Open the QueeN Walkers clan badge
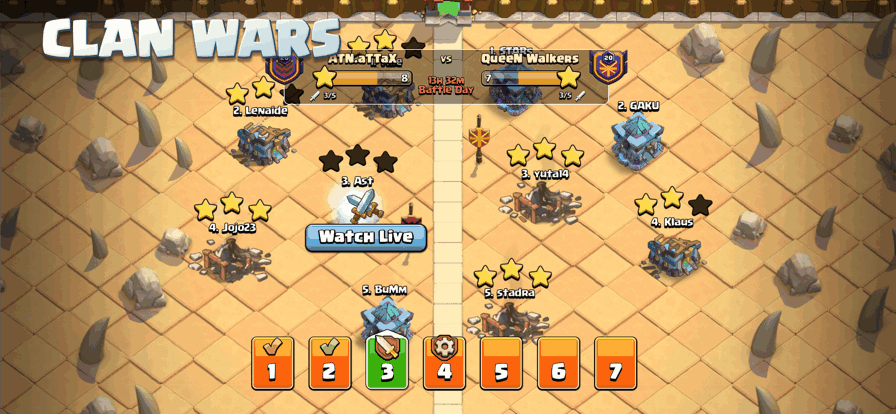896x414 pixels. (608, 65)
